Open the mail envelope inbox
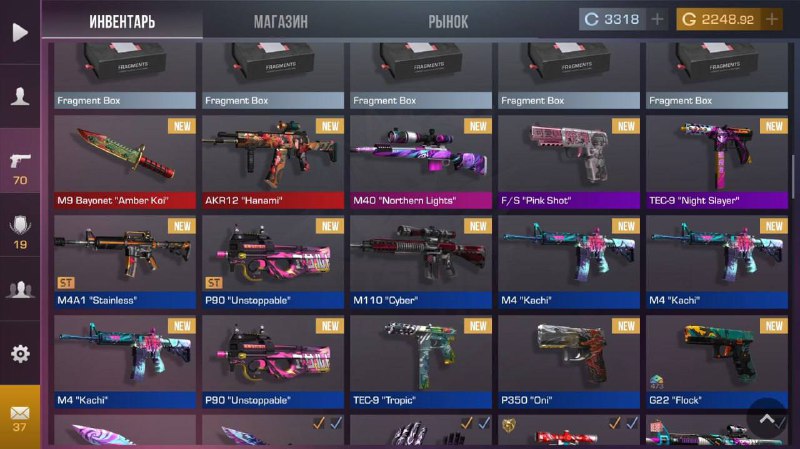Viewport: 800px width, 449px height. click(20, 417)
